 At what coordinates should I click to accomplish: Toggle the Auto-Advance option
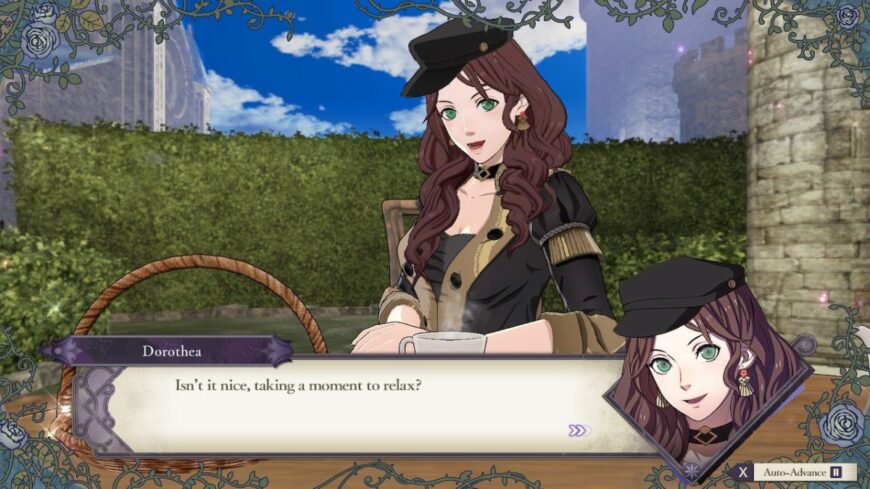tap(796, 471)
